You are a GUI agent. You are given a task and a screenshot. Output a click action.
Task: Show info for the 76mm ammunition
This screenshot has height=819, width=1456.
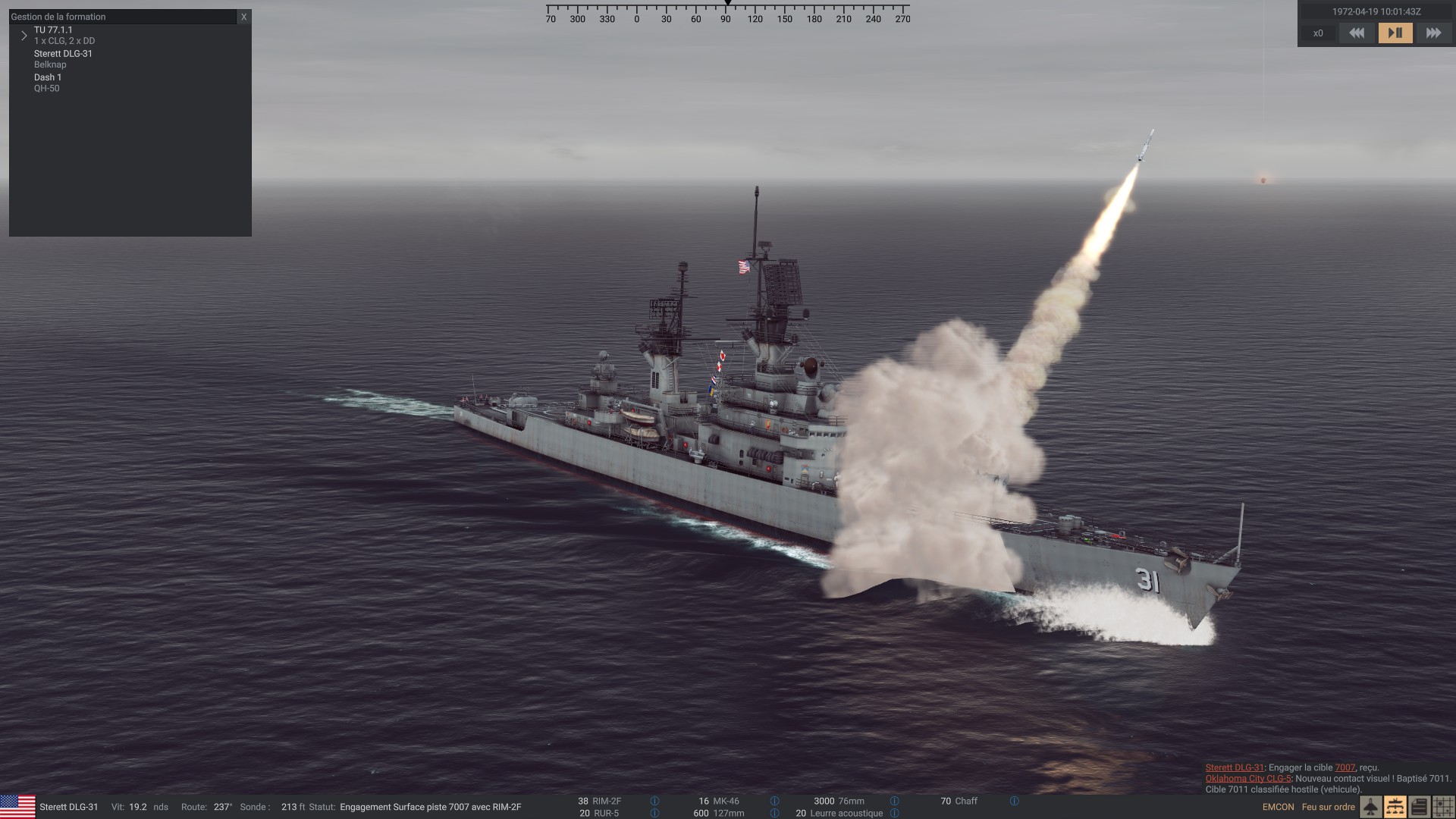tap(894, 801)
